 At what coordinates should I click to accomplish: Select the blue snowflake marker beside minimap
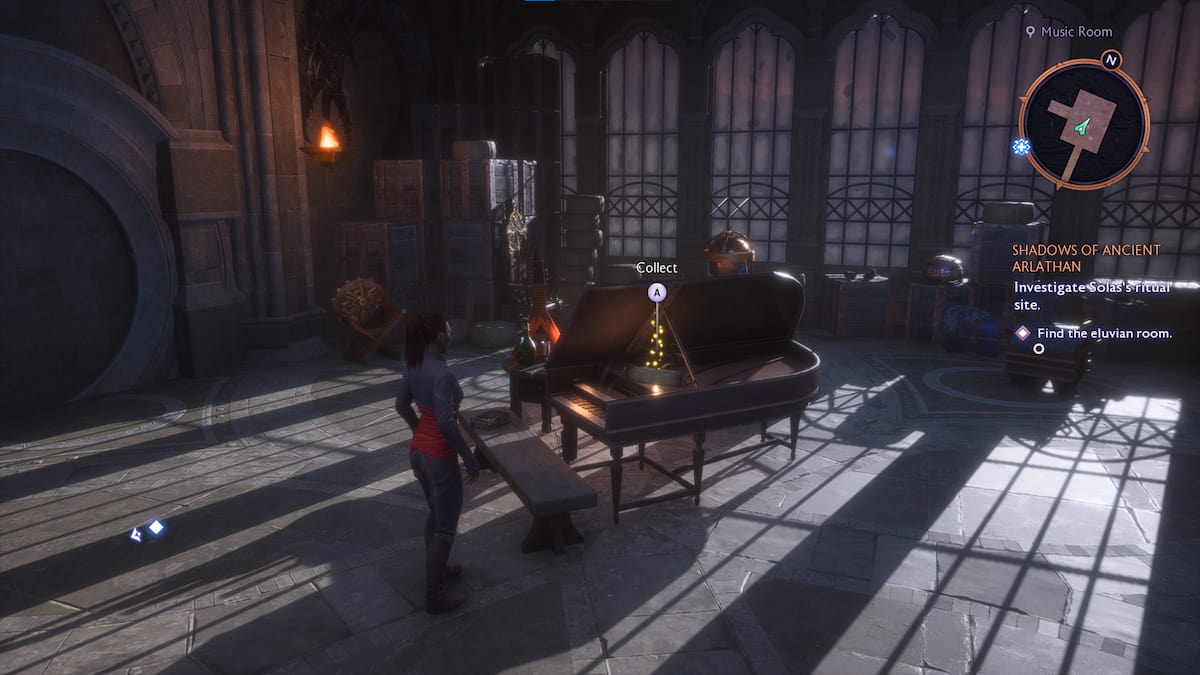coord(1021,146)
